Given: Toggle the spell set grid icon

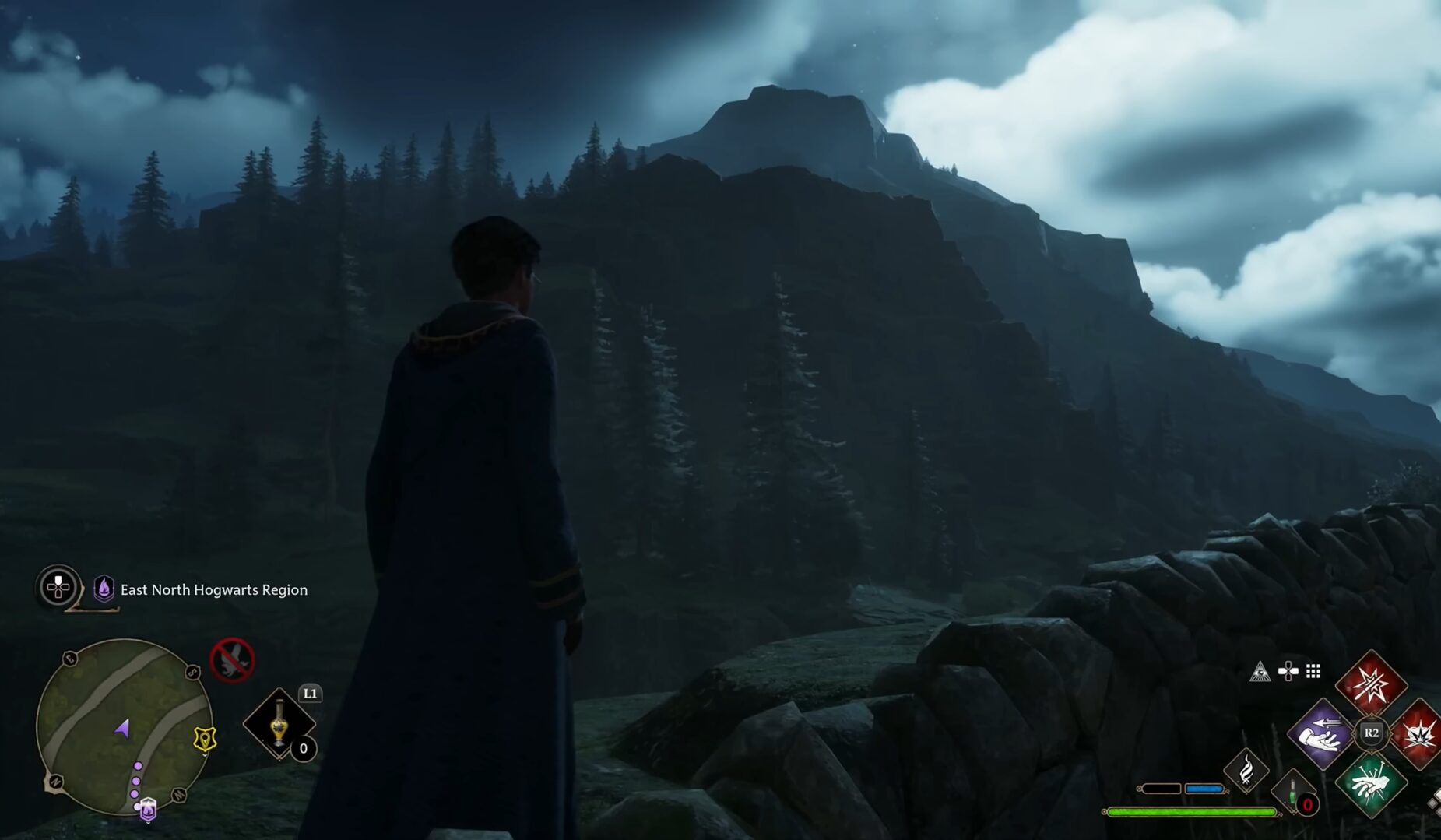Looking at the screenshot, I should [x=1313, y=671].
